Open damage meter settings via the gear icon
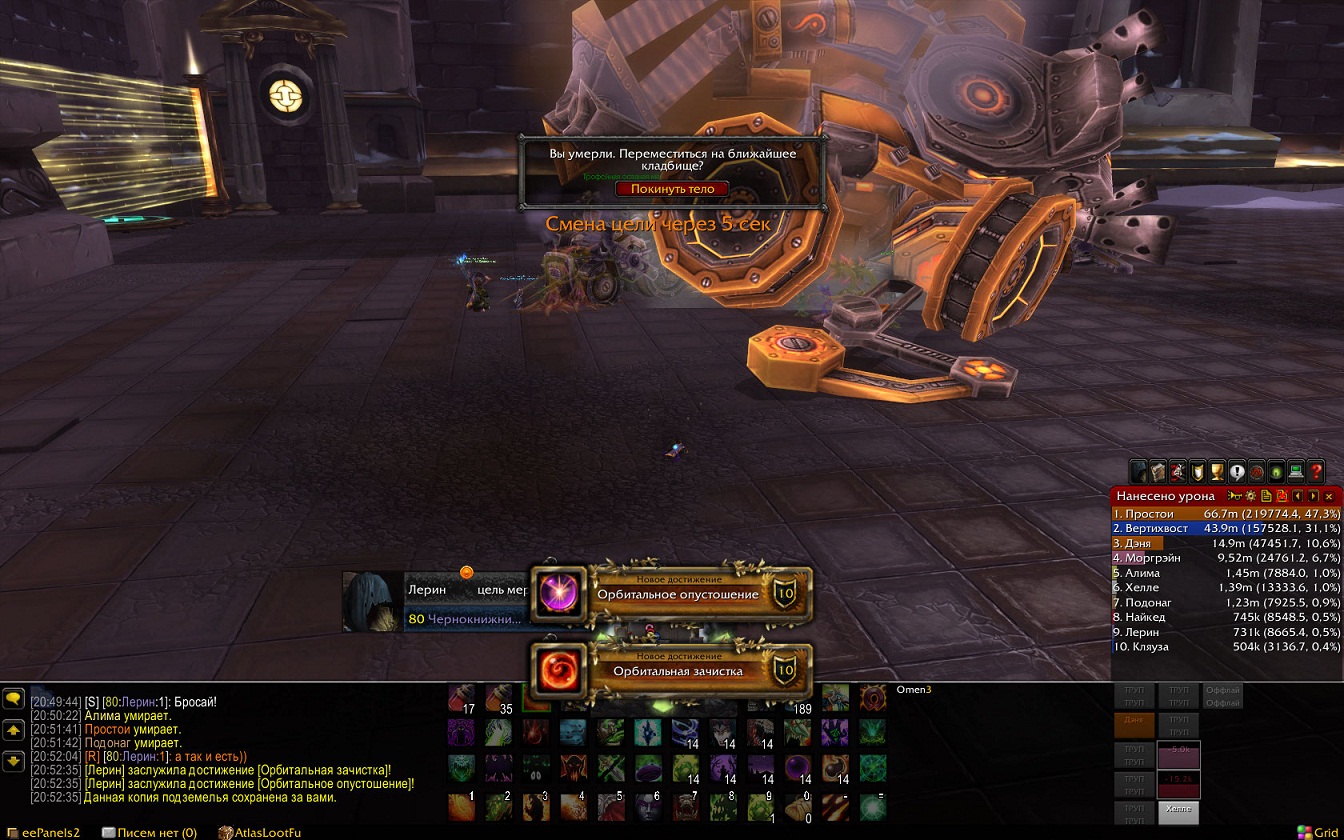 point(1250,496)
